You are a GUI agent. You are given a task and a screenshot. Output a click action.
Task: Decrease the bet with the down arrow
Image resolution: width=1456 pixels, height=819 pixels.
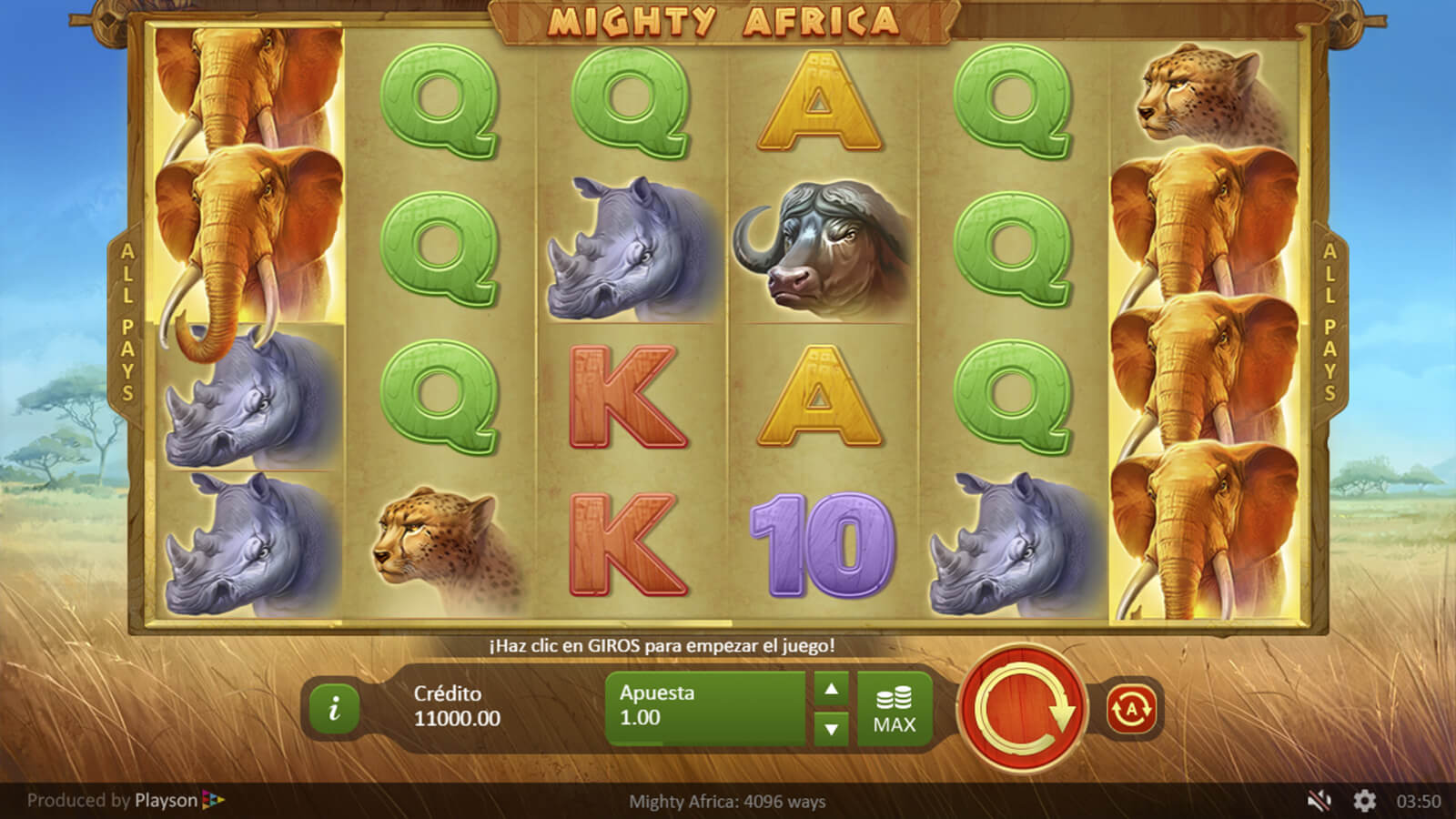click(831, 728)
